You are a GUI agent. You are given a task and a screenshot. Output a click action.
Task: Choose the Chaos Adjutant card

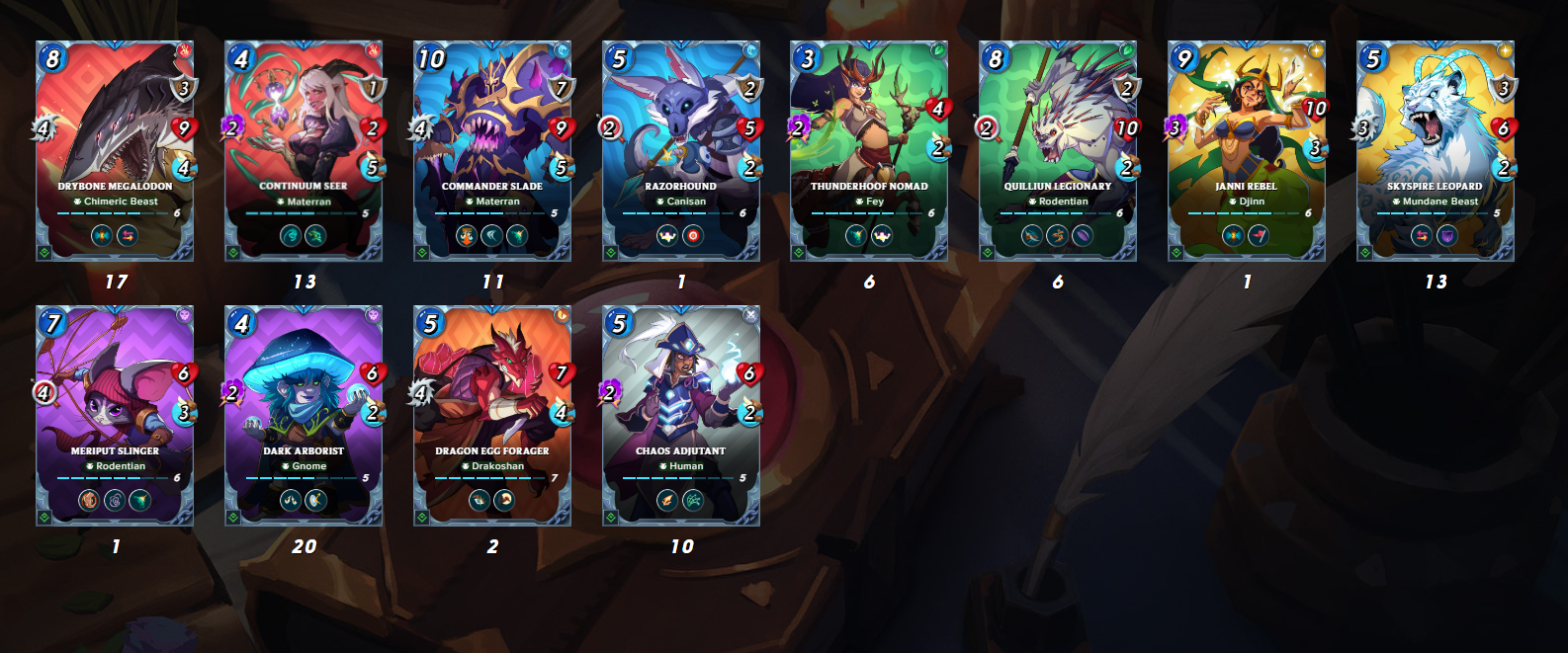tap(681, 415)
